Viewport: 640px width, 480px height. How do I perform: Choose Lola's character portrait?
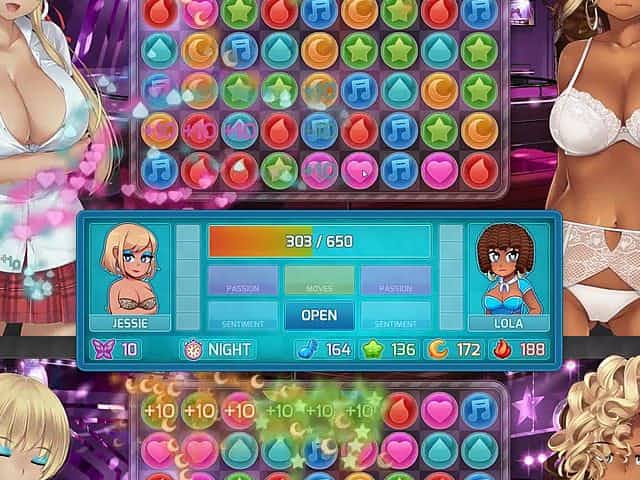point(508,268)
